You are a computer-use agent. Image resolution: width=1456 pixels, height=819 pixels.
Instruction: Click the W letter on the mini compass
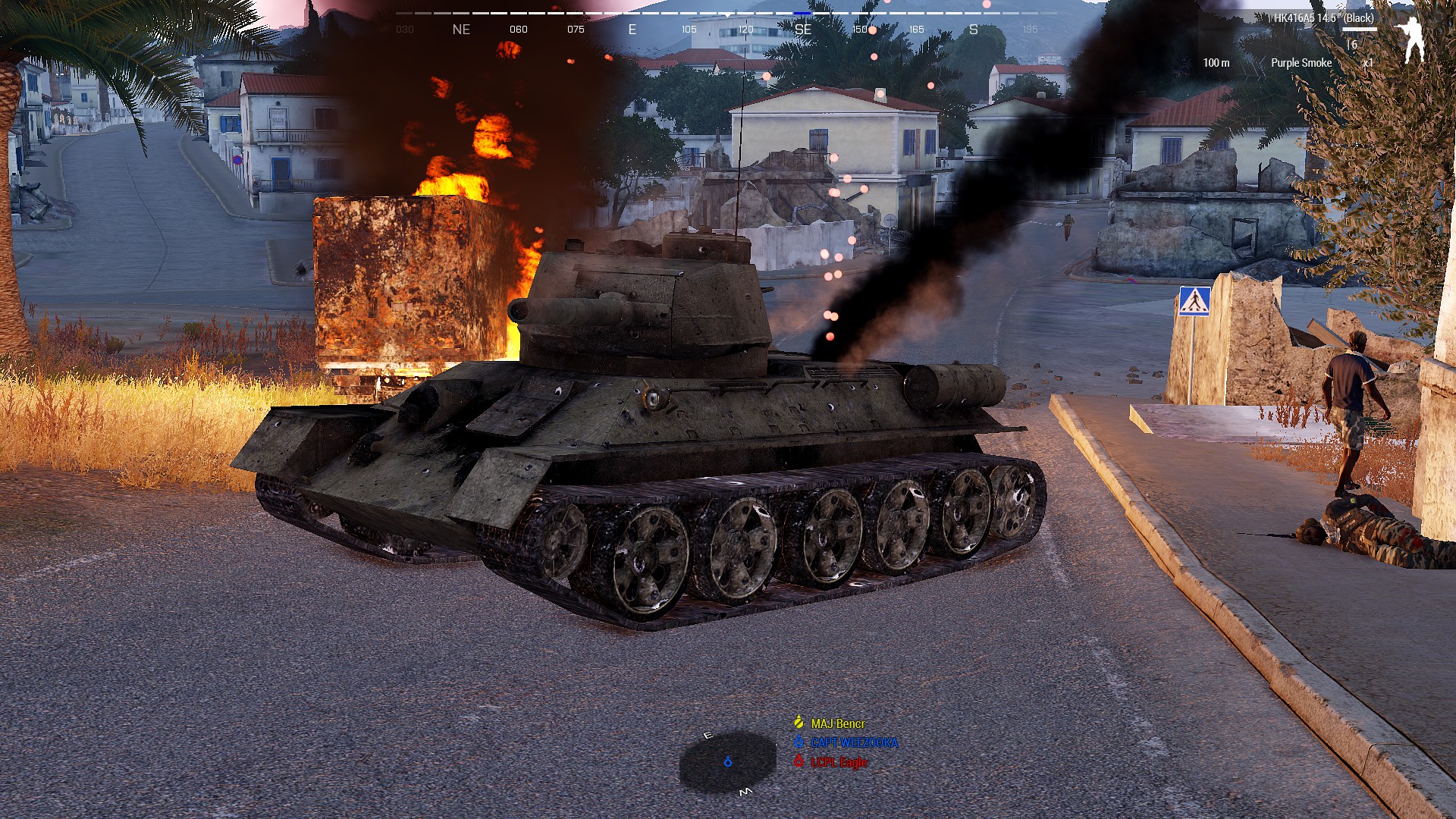point(746,792)
